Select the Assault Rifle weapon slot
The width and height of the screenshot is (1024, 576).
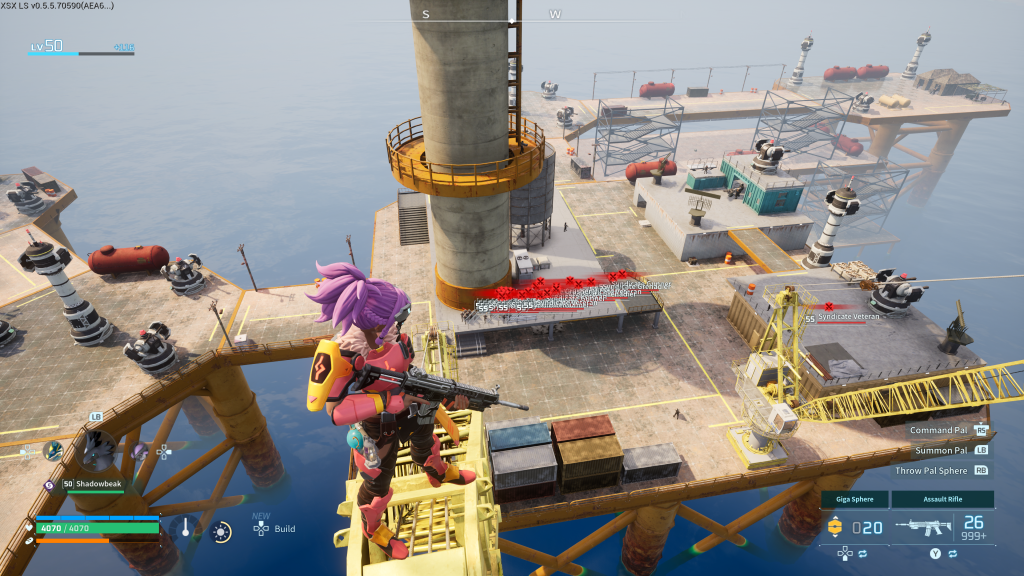[943, 499]
